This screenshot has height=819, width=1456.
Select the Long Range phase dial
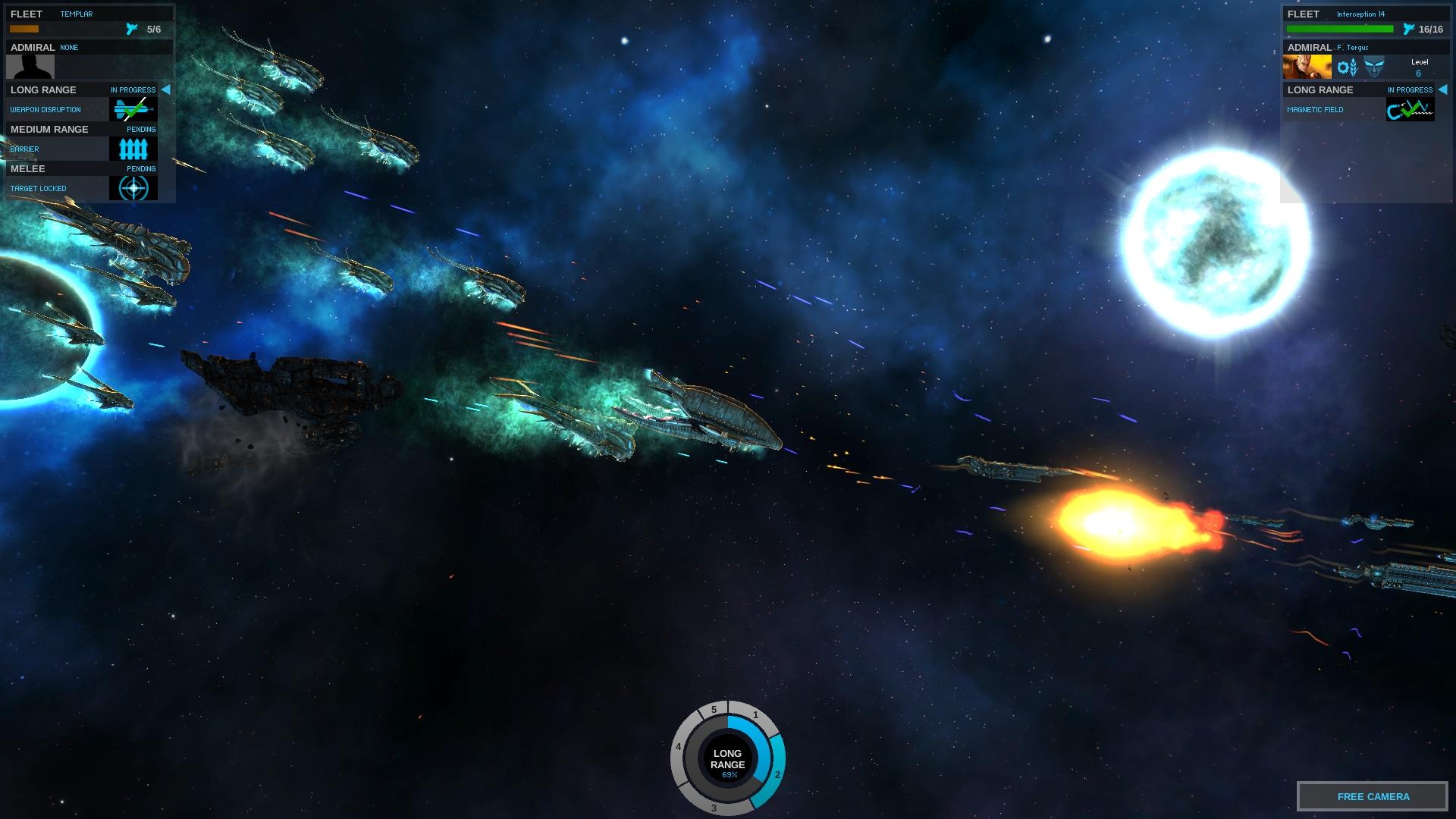pos(727,759)
